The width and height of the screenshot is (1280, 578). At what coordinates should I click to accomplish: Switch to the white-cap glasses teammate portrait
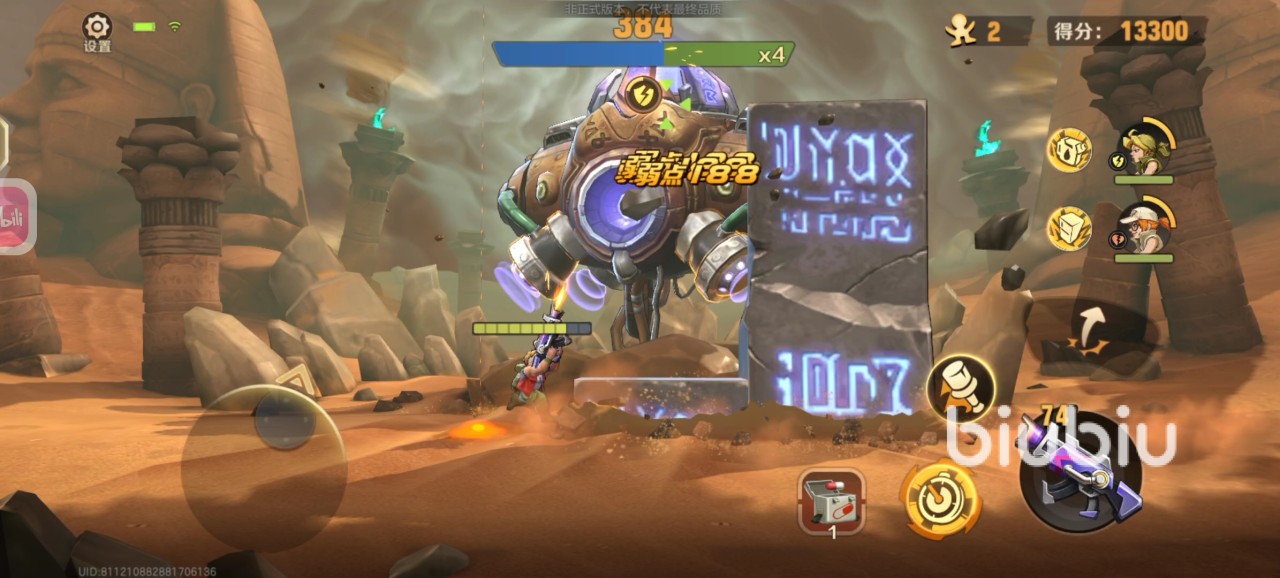click(1141, 228)
